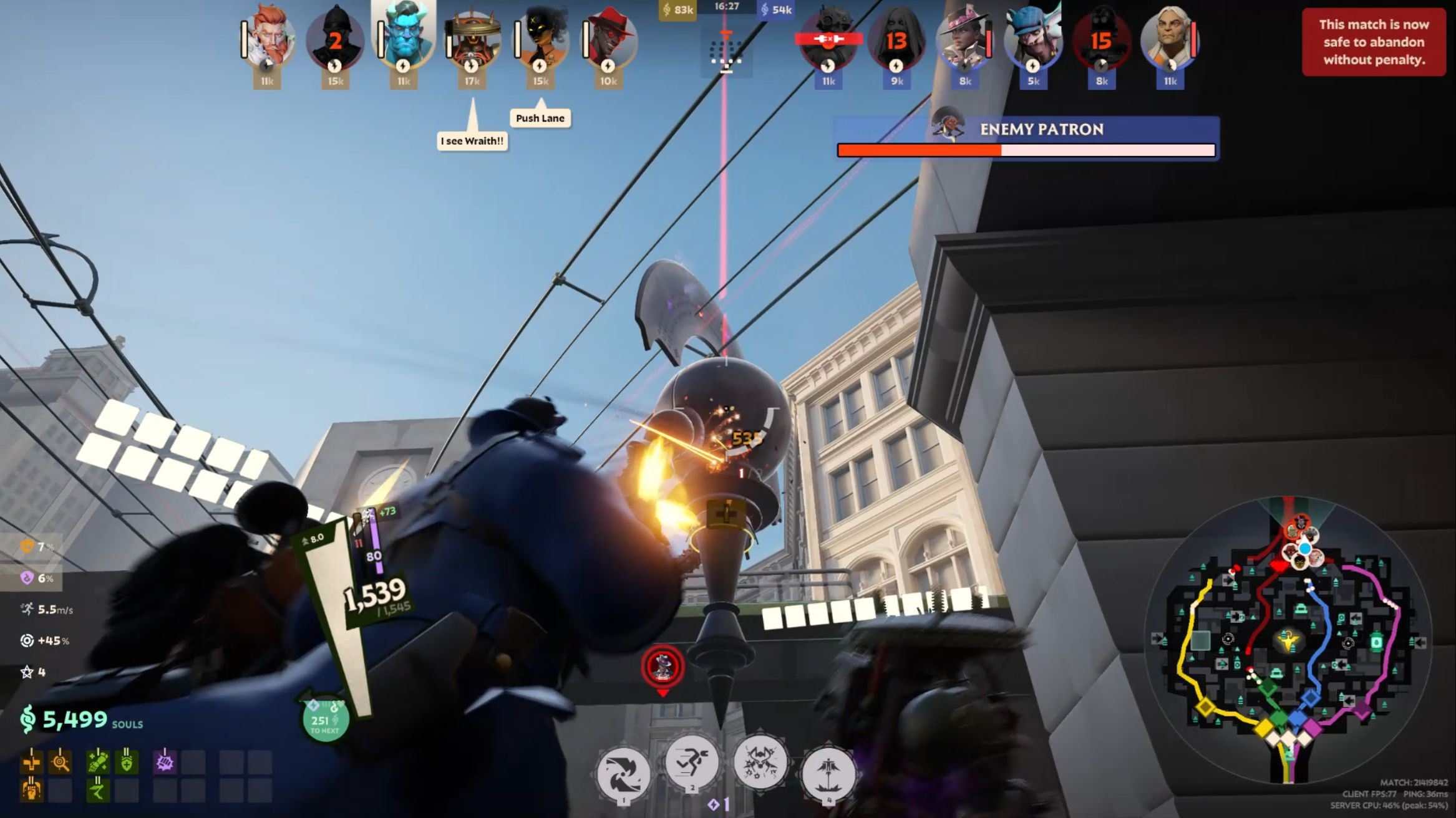Trigger the horned creature ability

point(760,763)
